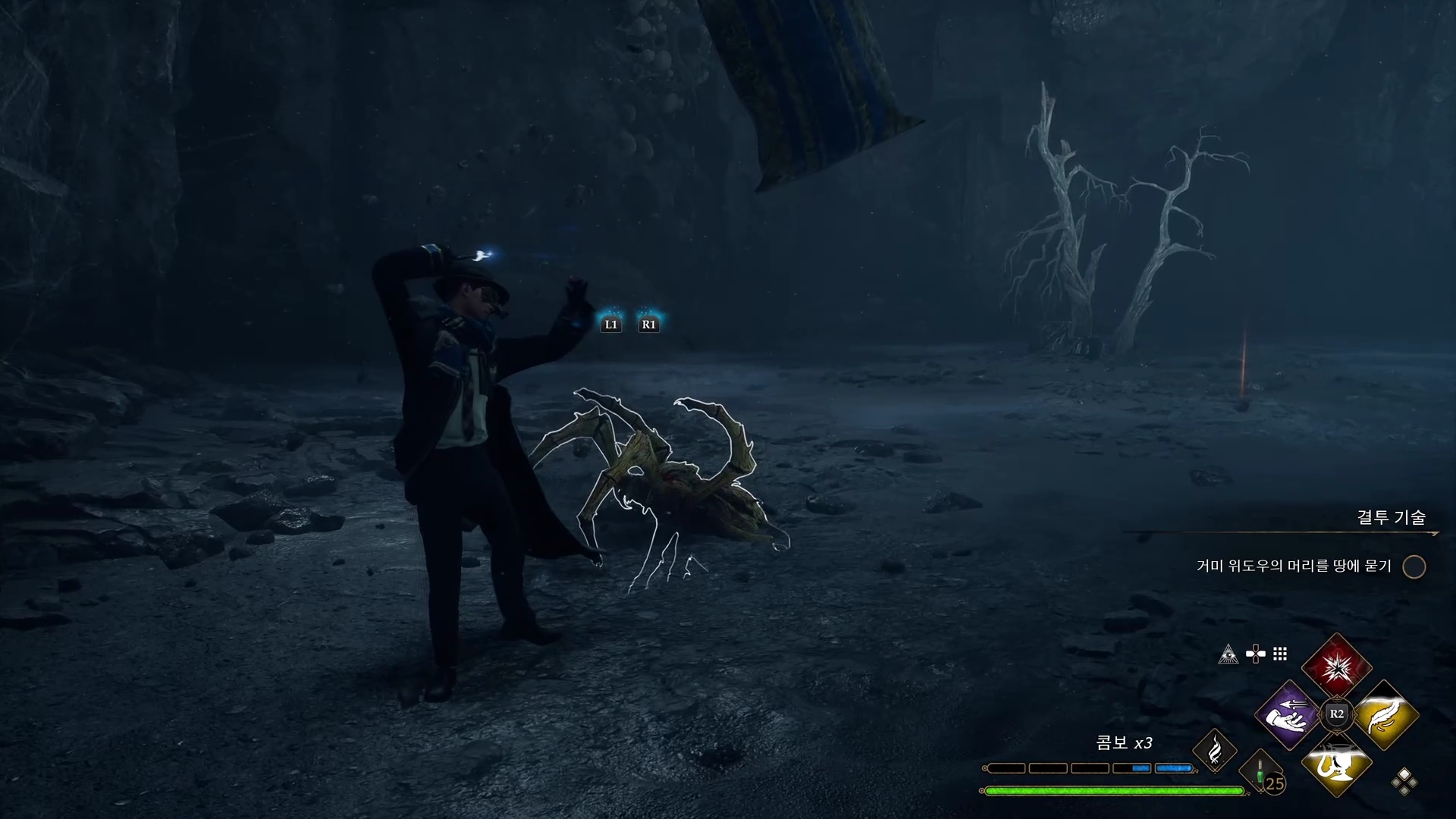Screen dimensions: 1456x819
Task: Cast the red starburst damage spell
Action: coord(1336,667)
